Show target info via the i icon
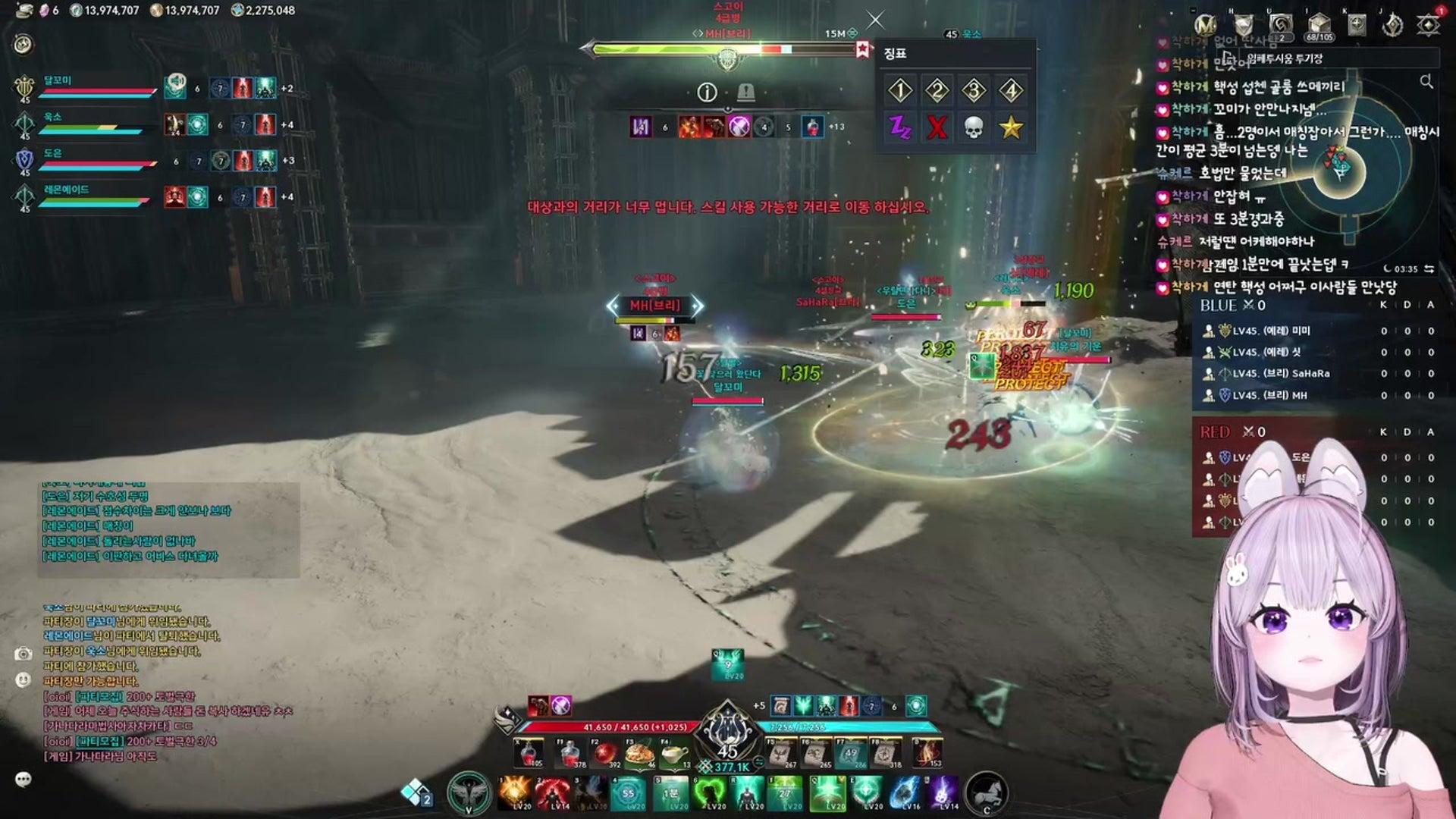1456x819 pixels. pyautogui.click(x=707, y=93)
